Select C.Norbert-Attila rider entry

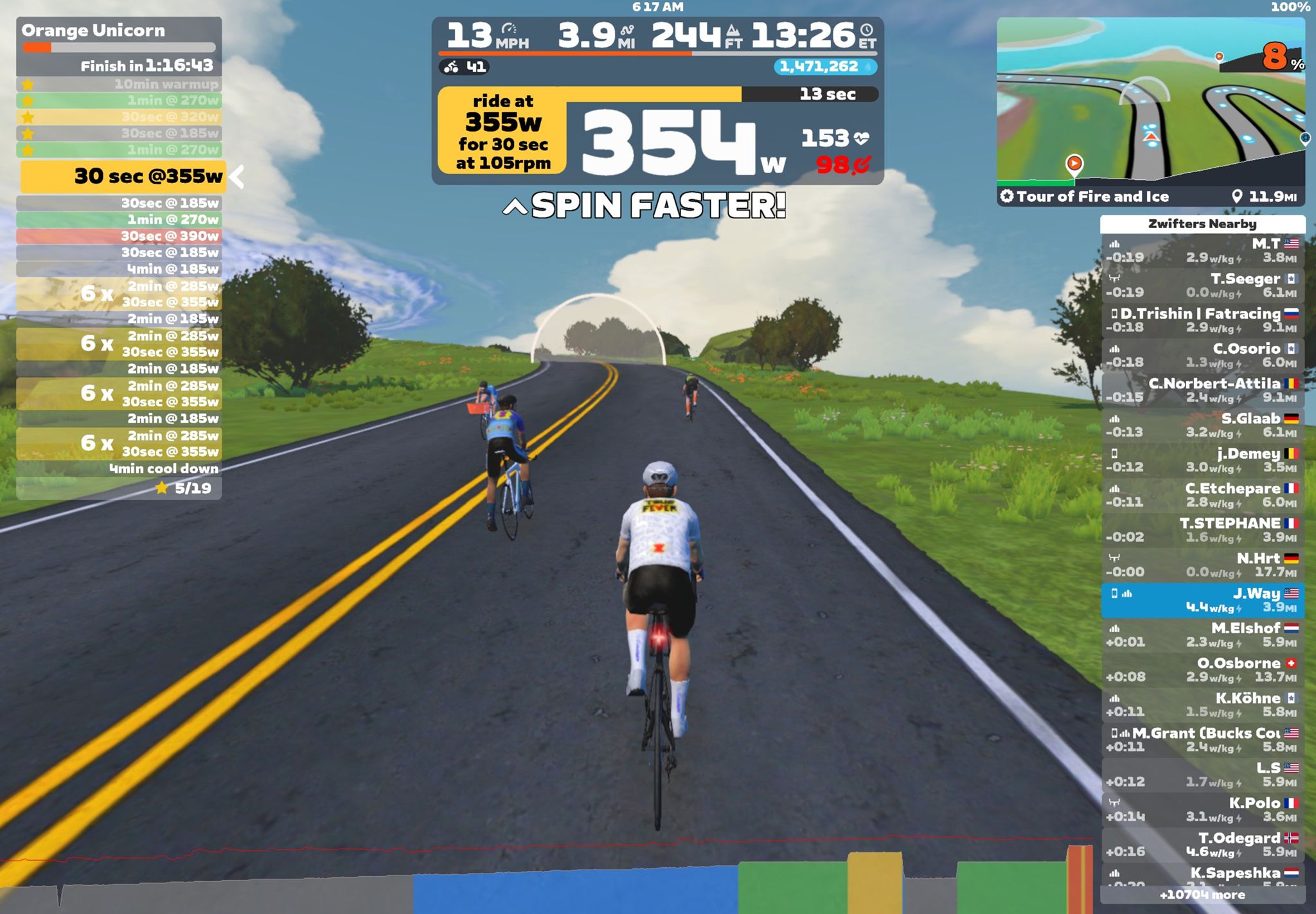pyautogui.click(x=1202, y=390)
